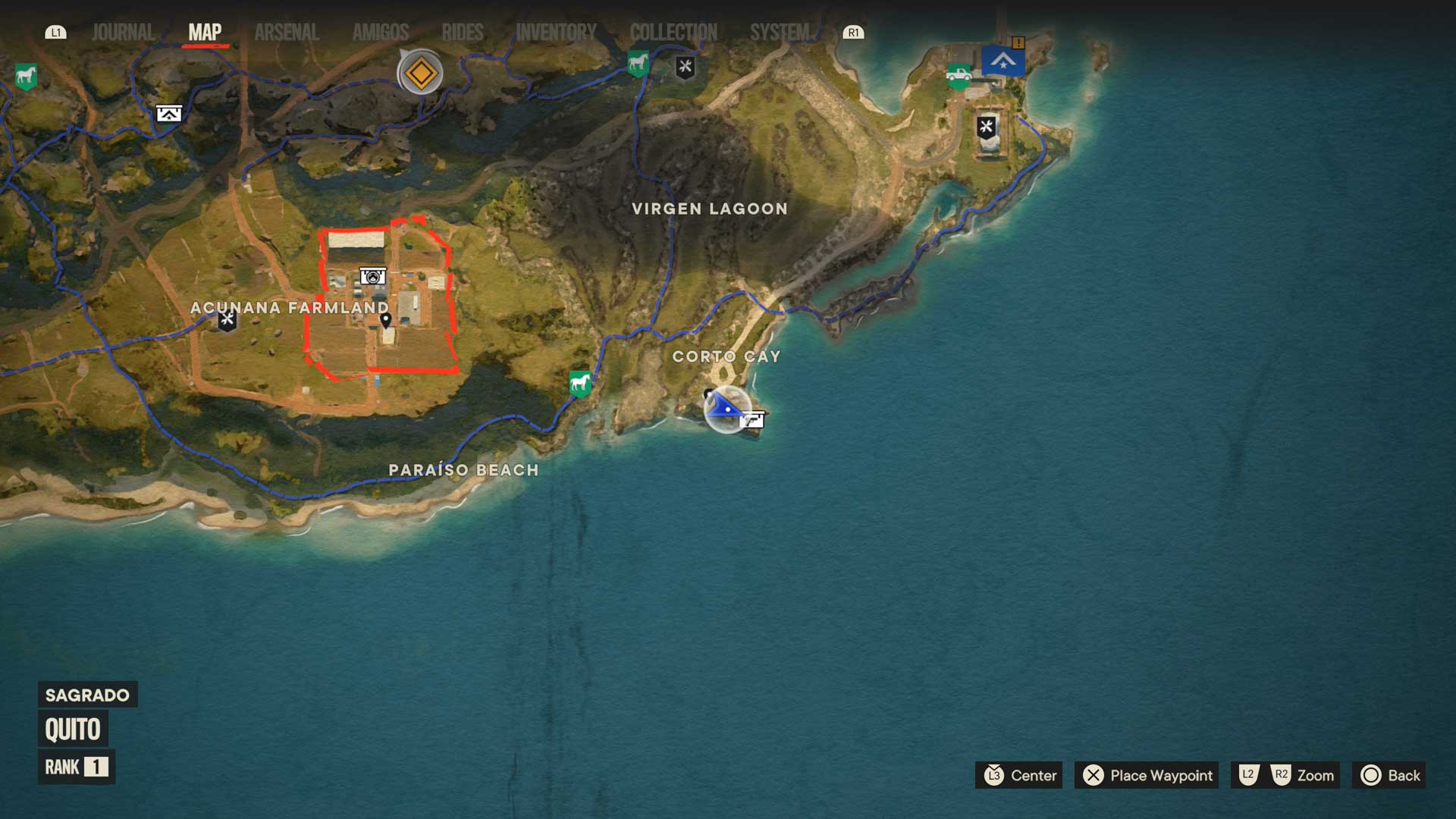Screen dimensions: 1456x819
Task: Select the workbench marker beside Acunana Farmland label
Action: tap(227, 320)
